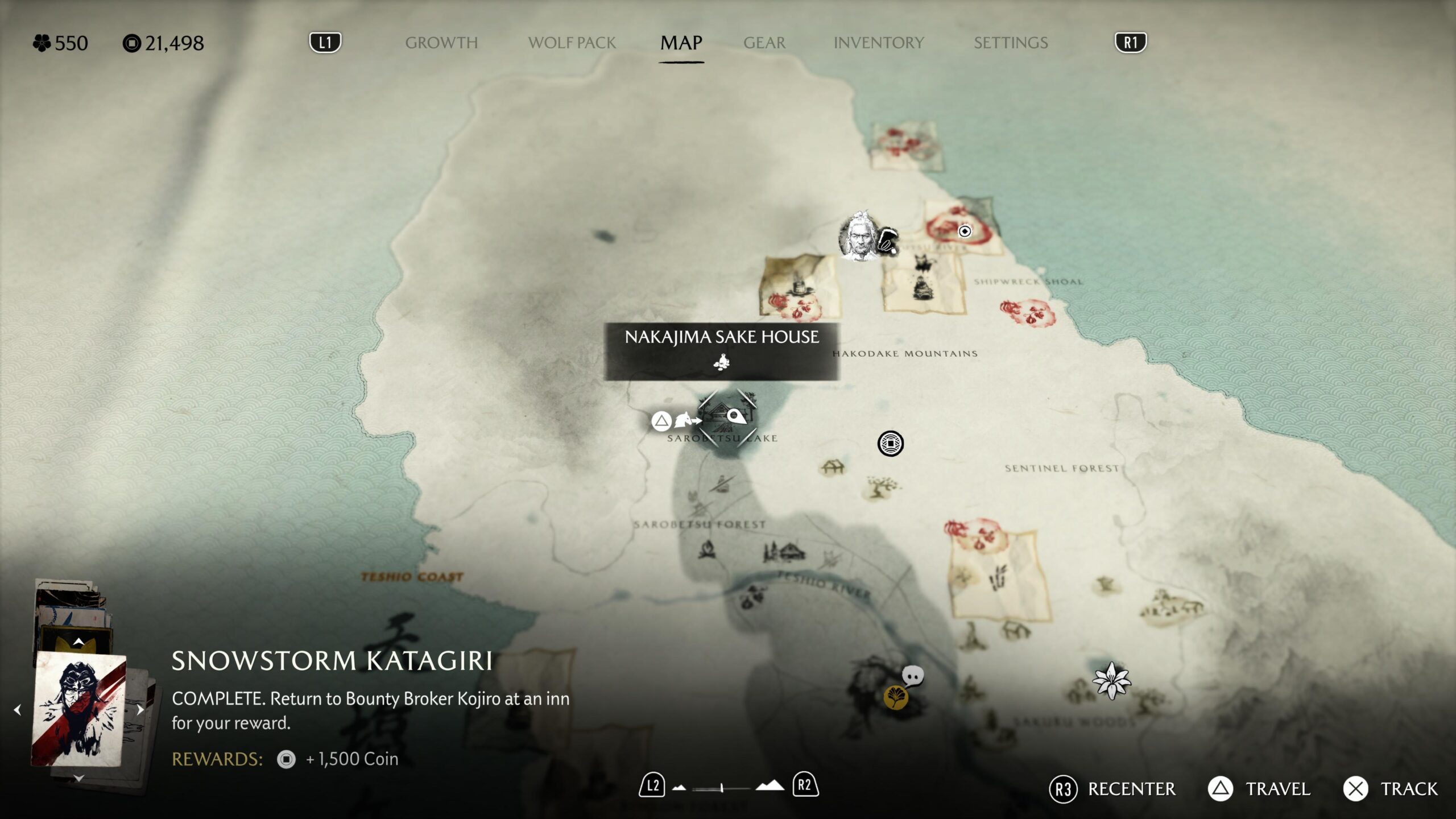Choose the speech bubble conversation marker
This screenshot has height=819, width=1456.
click(913, 676)
